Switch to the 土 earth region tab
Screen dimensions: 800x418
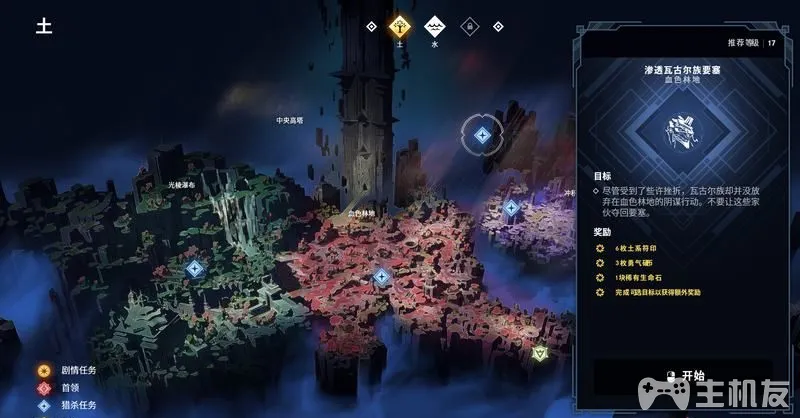[x=400, y=26]
